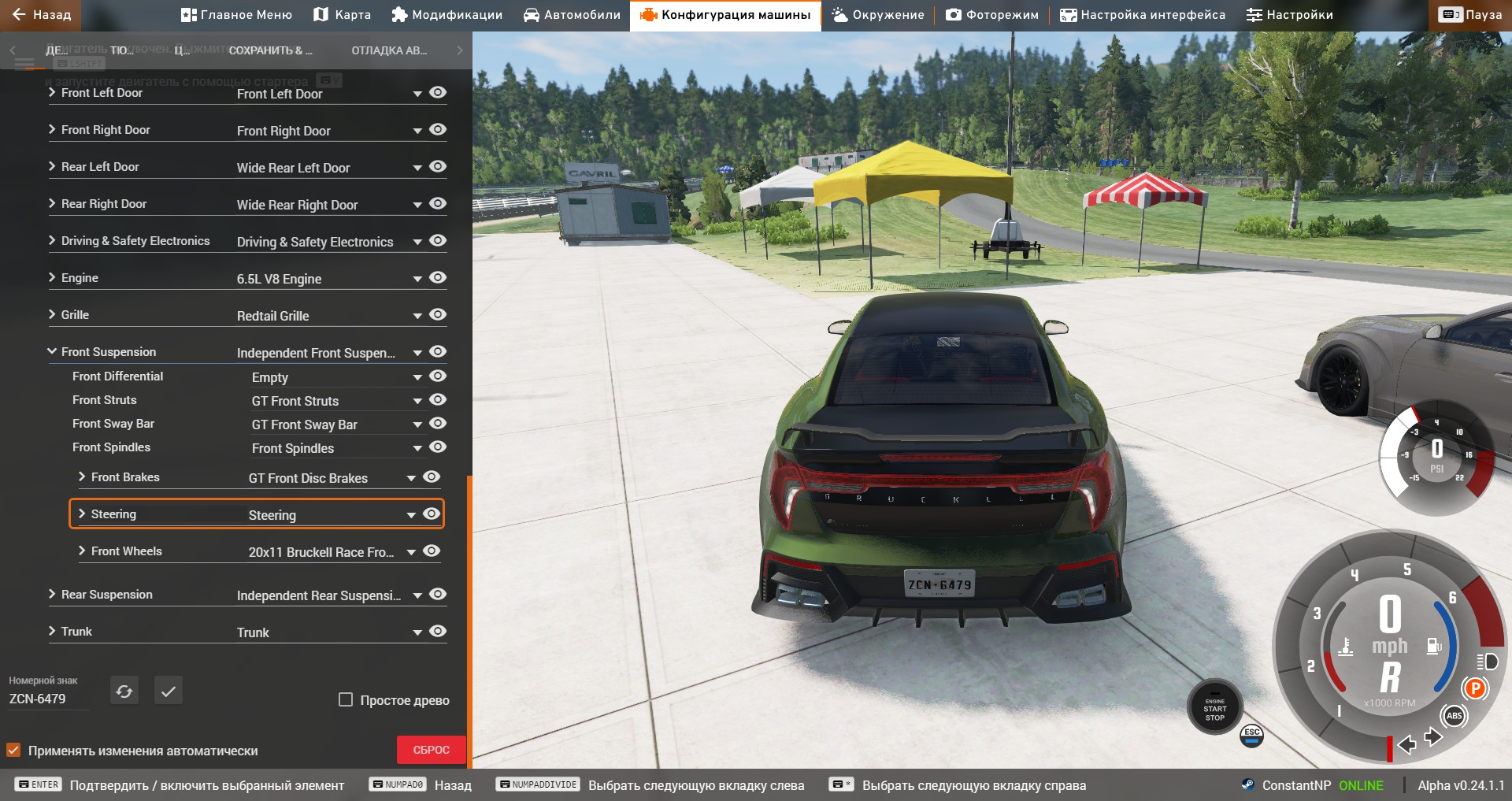The image size is (1512, 801).
Task: Go back with the Назад button
Action: pos(41,15)
